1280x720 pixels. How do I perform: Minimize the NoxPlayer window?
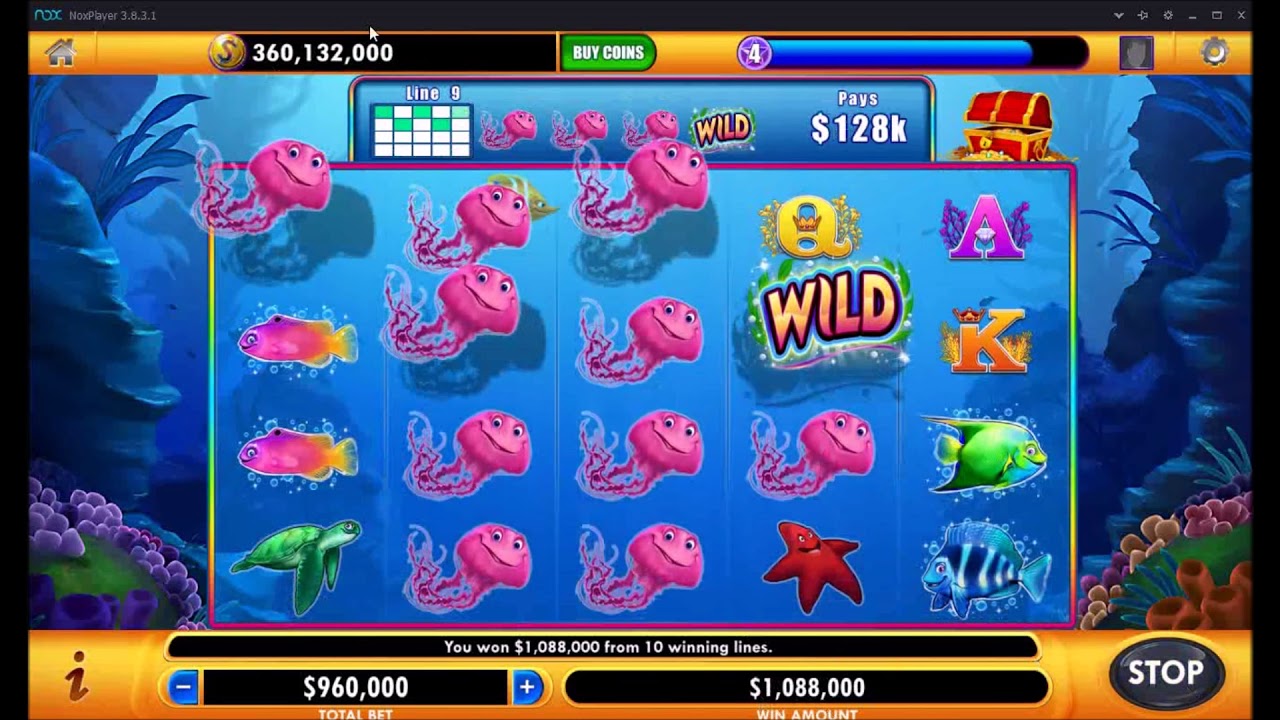coord(1193,15)
